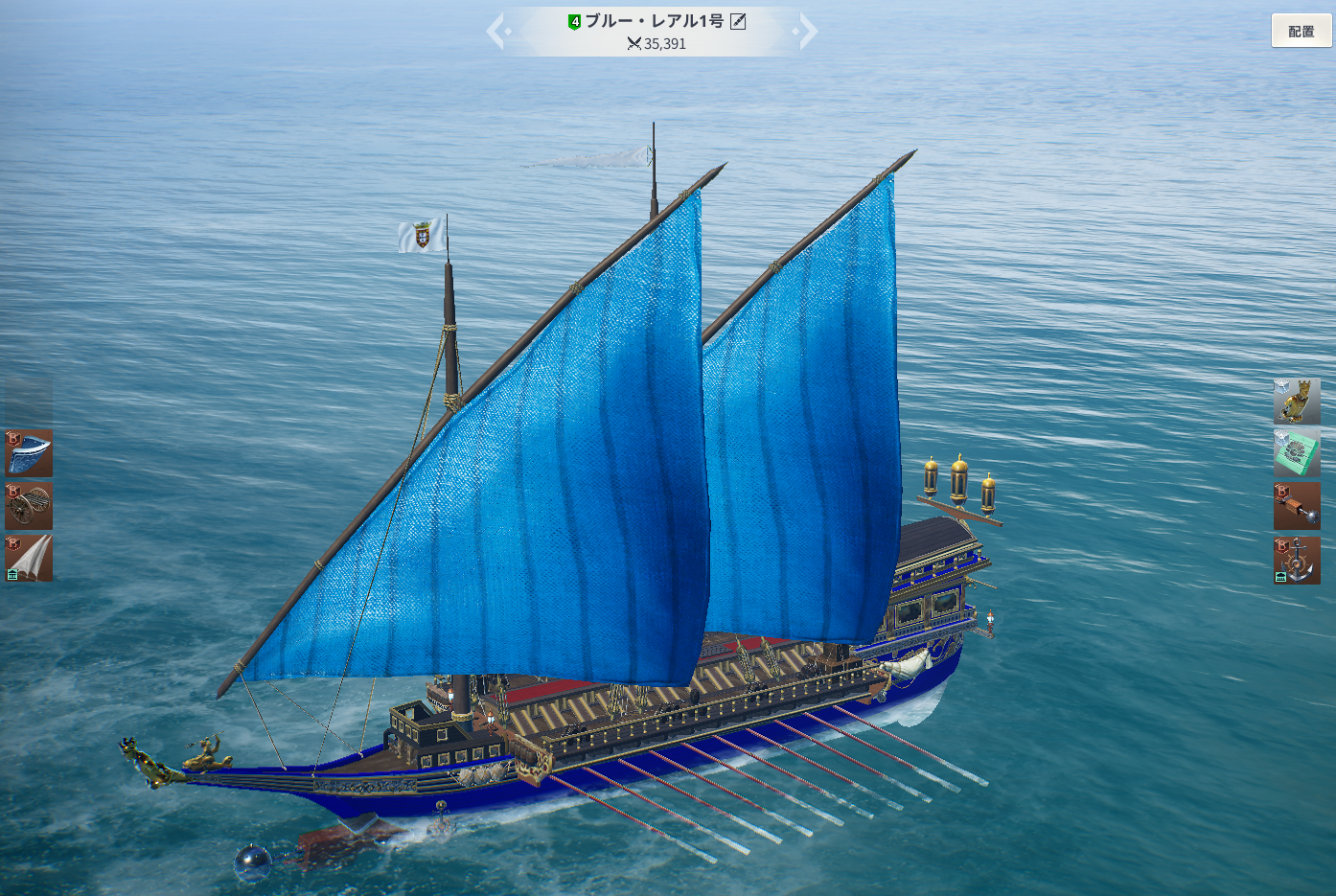Select the green shell-emblem plate slot
Image resolution: width=1336 pixels, height=896 pixels.
(1297, 453)
